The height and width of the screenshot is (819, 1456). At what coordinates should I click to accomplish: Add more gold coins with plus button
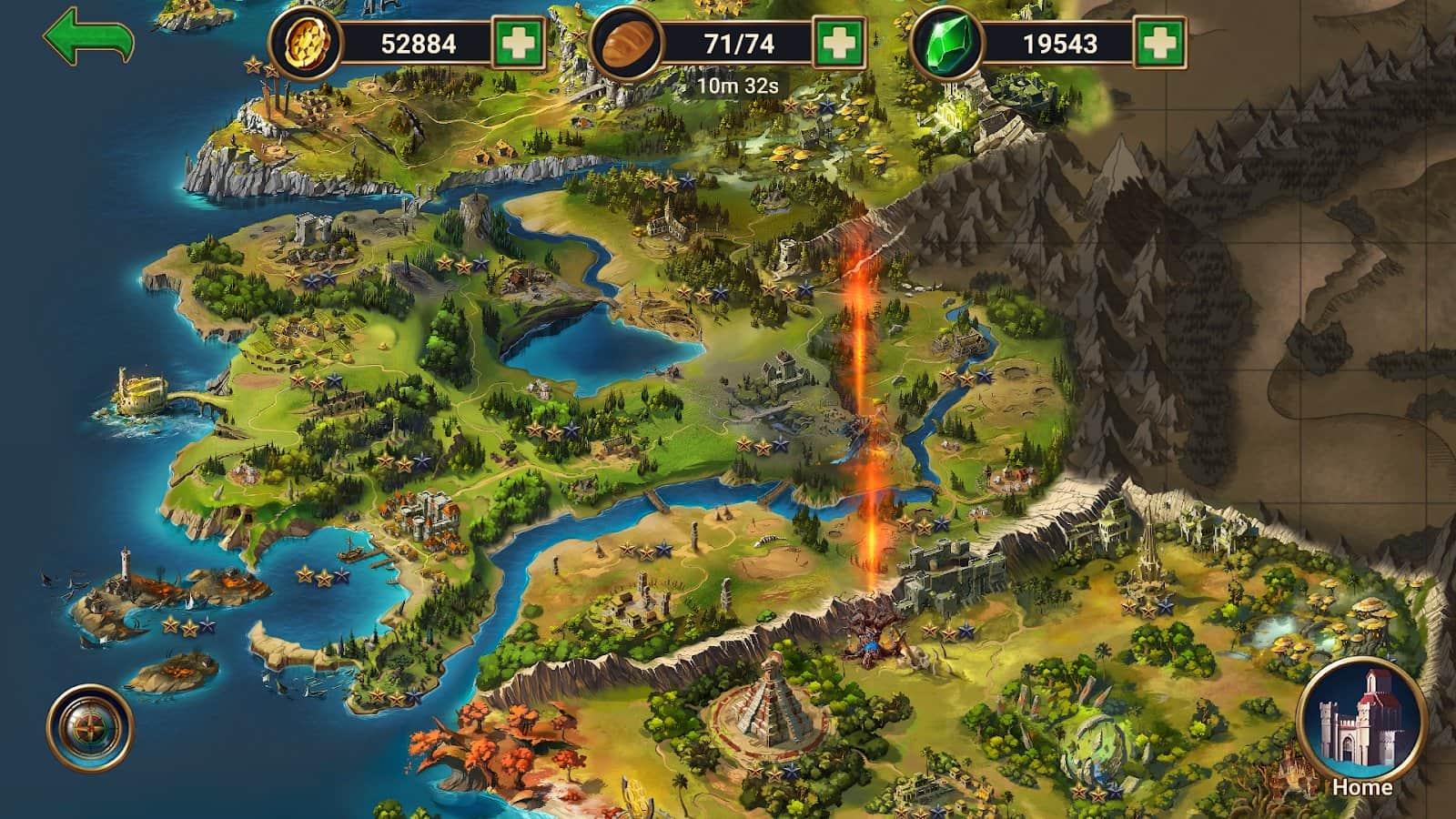[519, 43]
